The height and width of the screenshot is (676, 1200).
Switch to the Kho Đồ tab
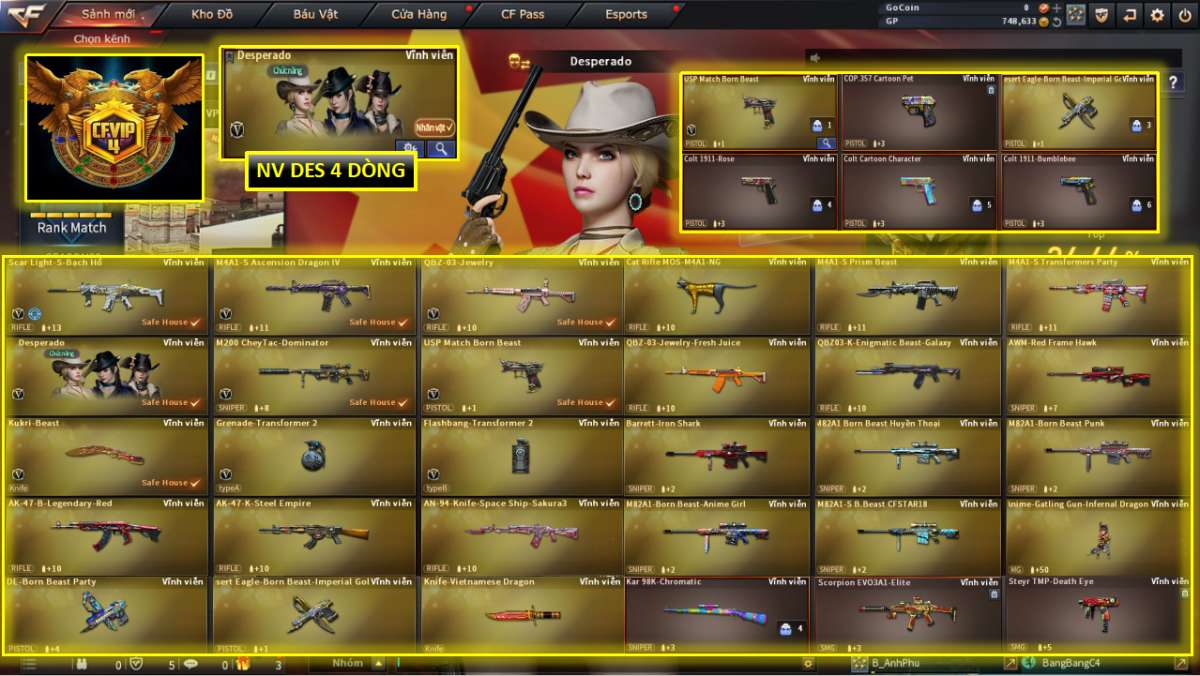(x=210, y=14)
